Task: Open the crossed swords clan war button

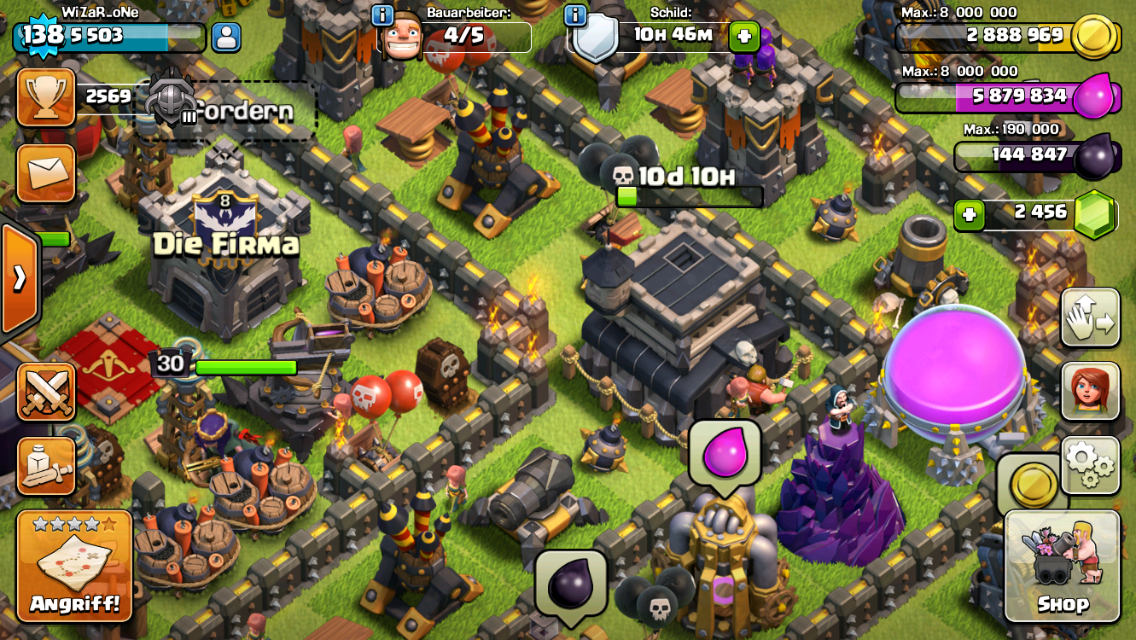Action: point(46,391)
